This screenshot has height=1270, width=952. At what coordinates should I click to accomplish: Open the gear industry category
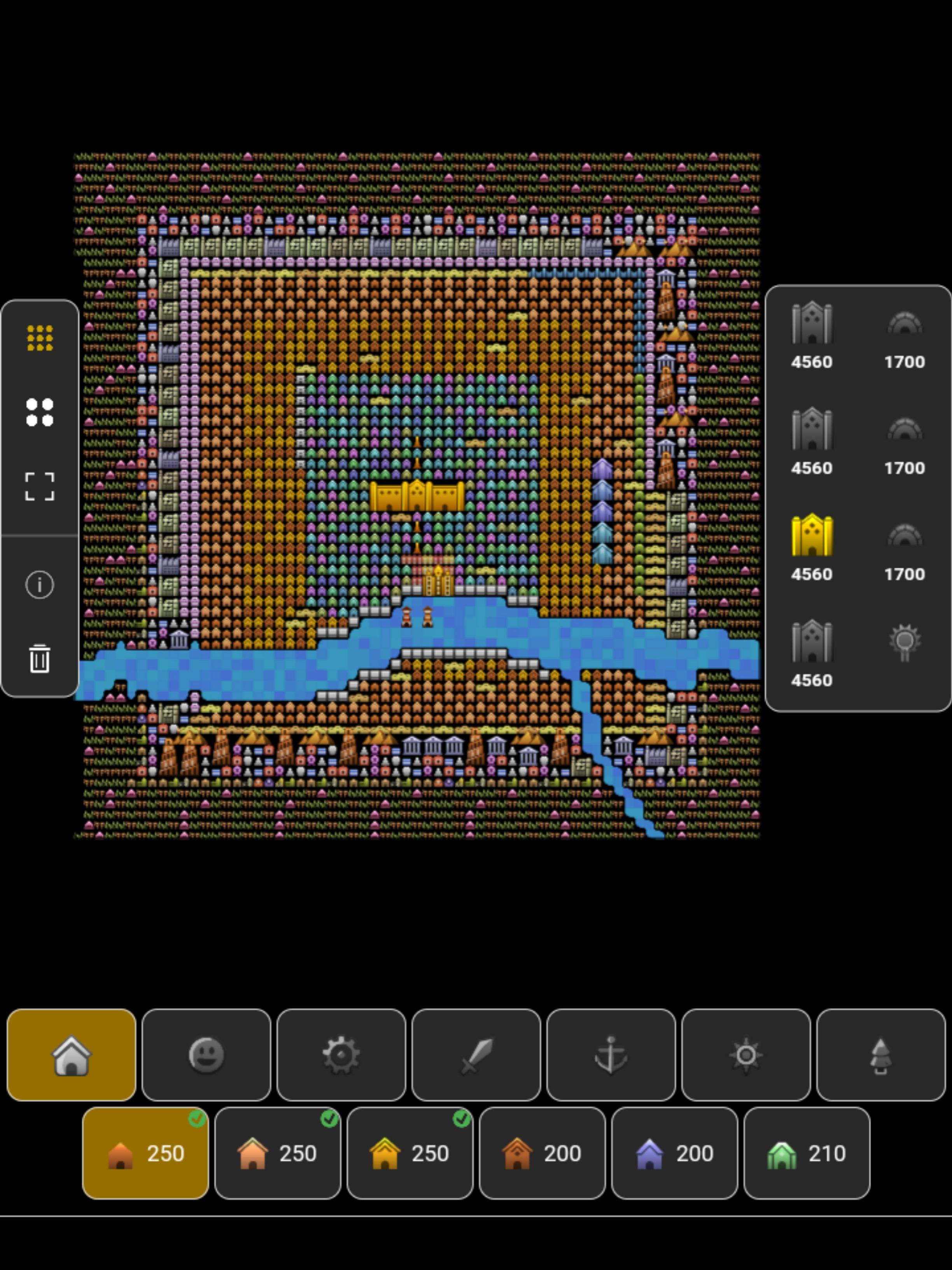(341, 1055)
